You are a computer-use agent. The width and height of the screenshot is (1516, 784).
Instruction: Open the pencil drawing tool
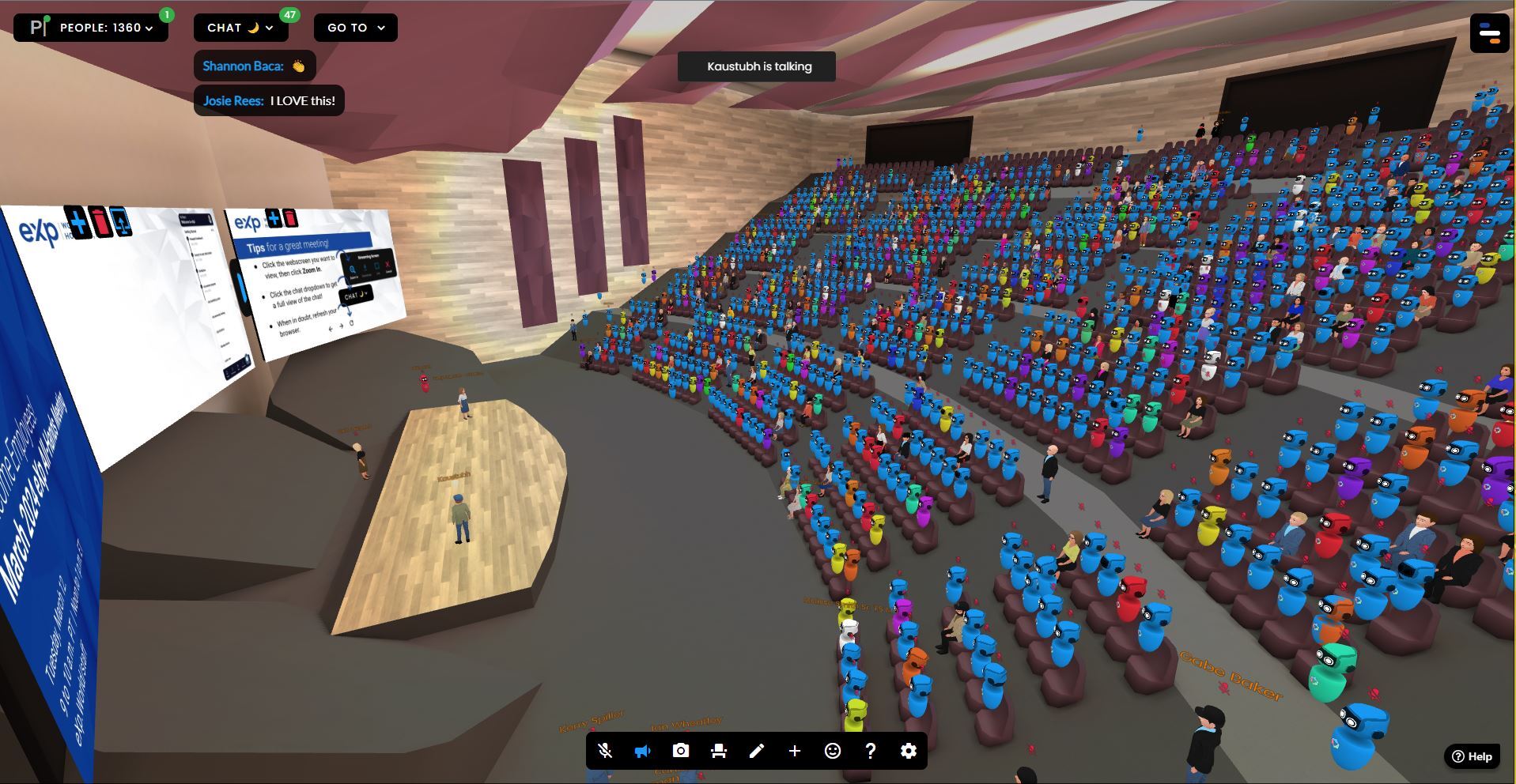pyautogui.click(x=757, y=751)
